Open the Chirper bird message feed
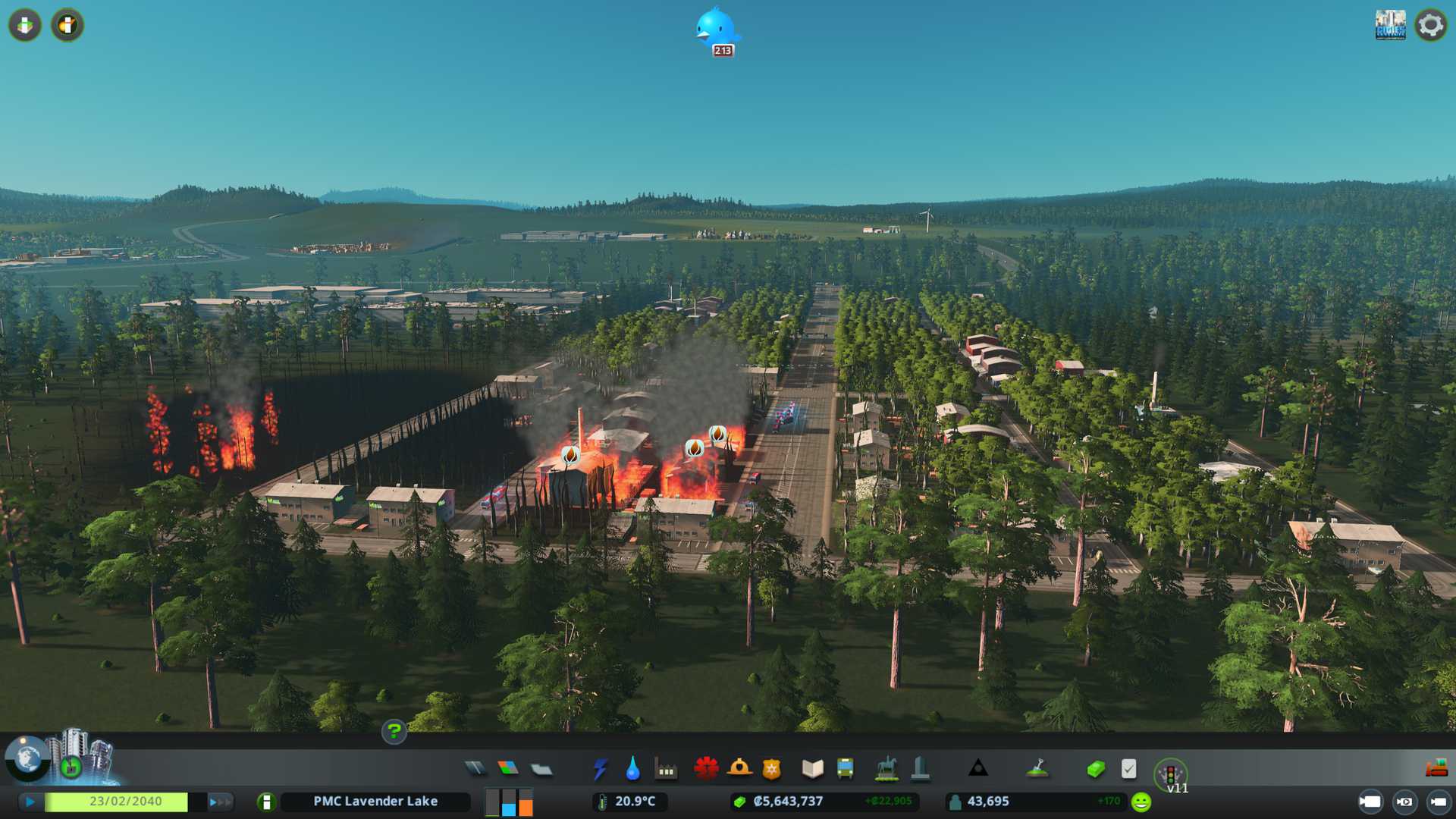1456x819 pixels. [716, 30]
